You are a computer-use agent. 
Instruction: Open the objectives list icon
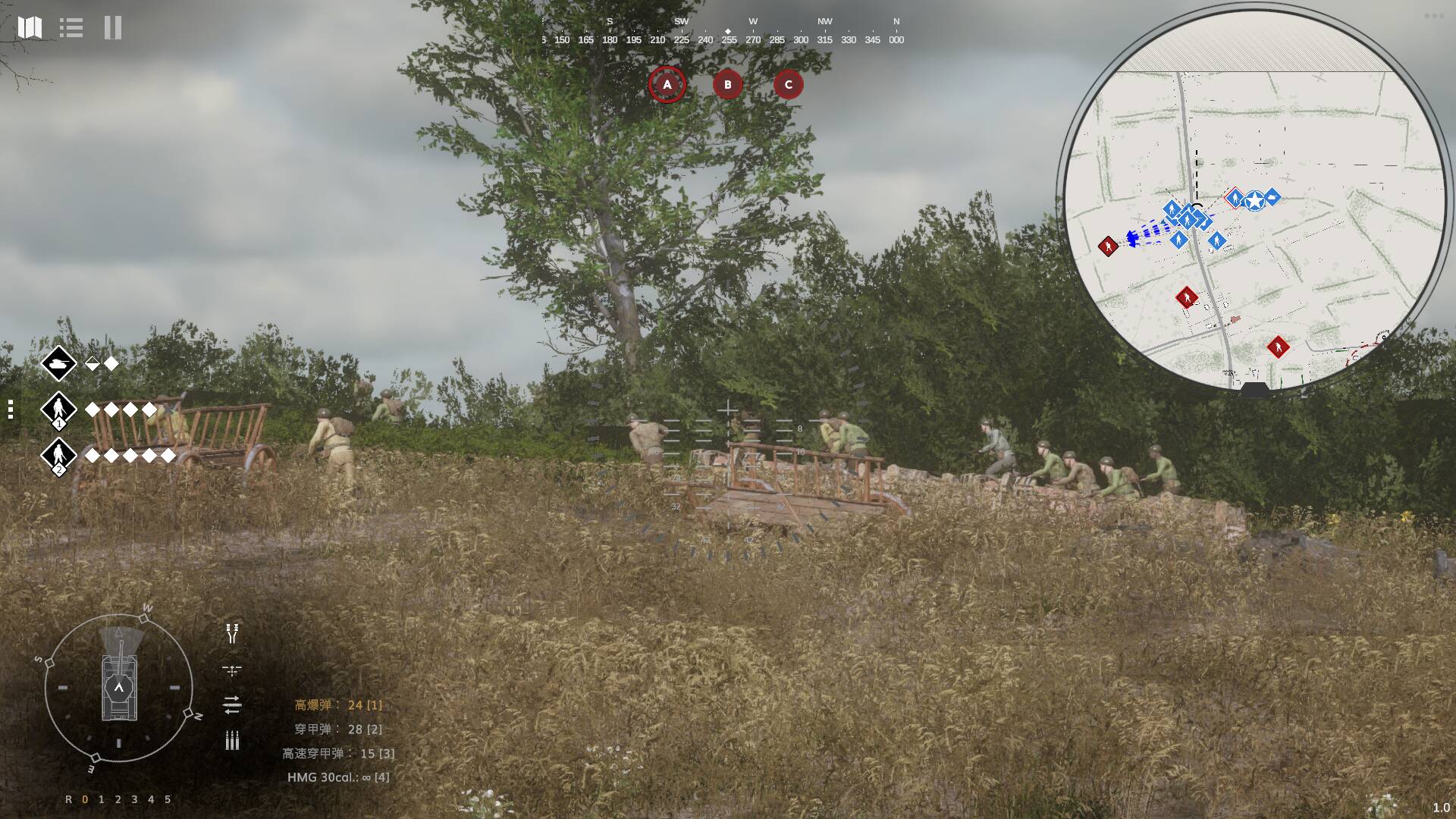(71, 28)
